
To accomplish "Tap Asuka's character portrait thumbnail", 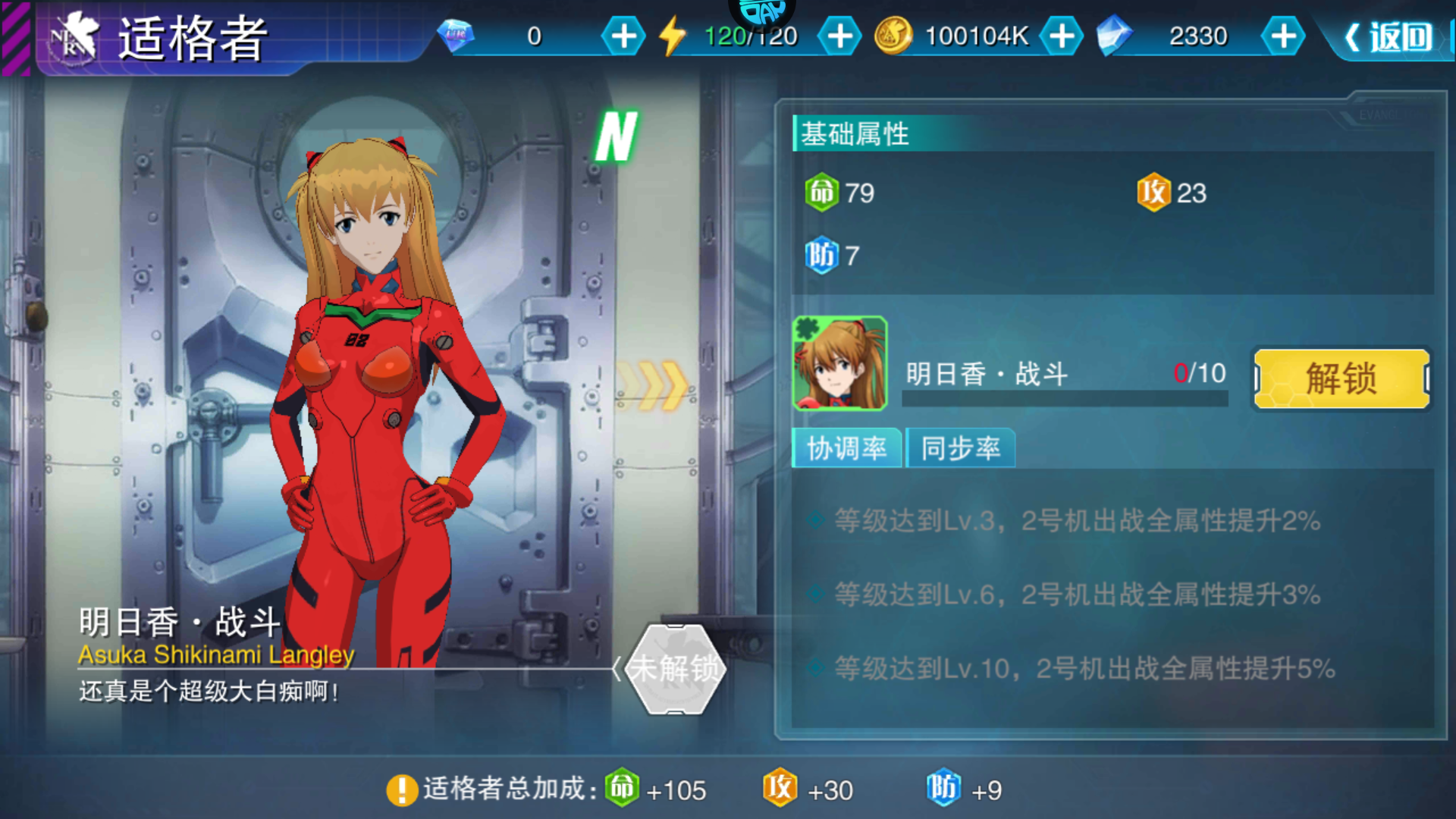I will (840, 364).
